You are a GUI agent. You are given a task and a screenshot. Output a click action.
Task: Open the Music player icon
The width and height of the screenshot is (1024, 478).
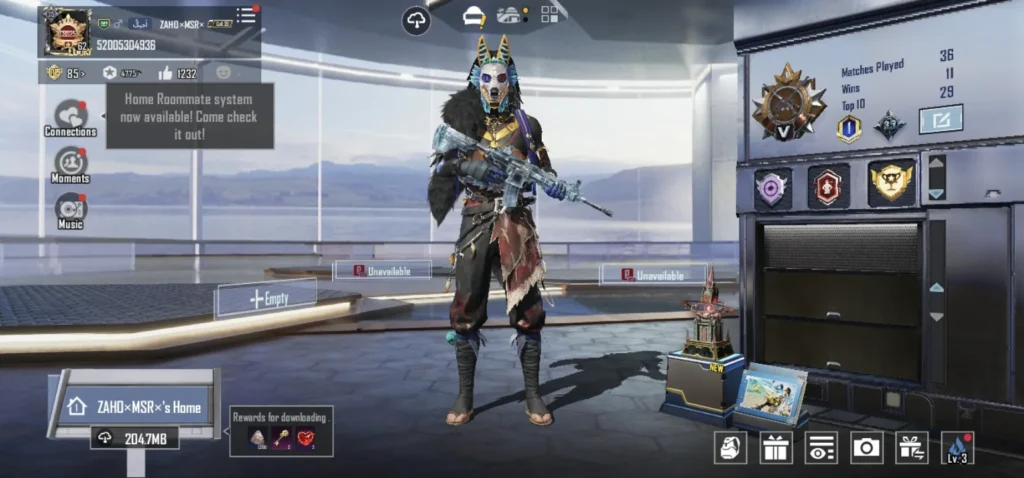[70, 209]
